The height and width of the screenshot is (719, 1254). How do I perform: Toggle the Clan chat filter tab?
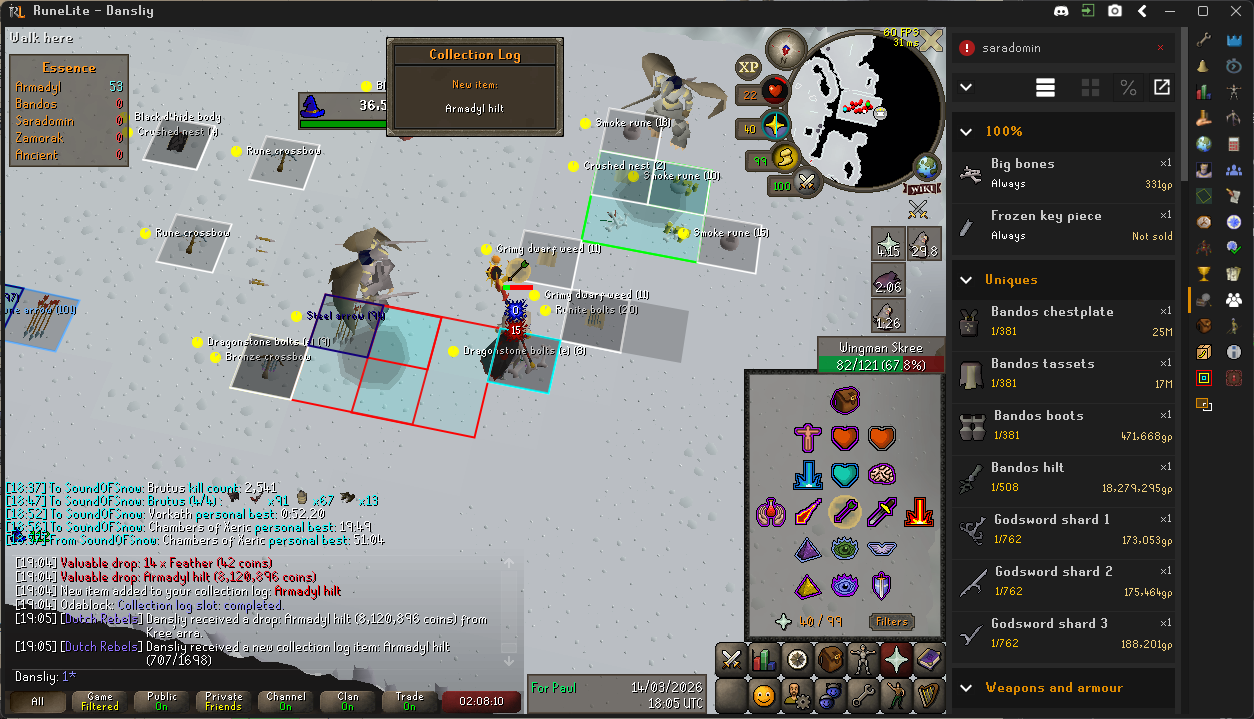(347, 701)
